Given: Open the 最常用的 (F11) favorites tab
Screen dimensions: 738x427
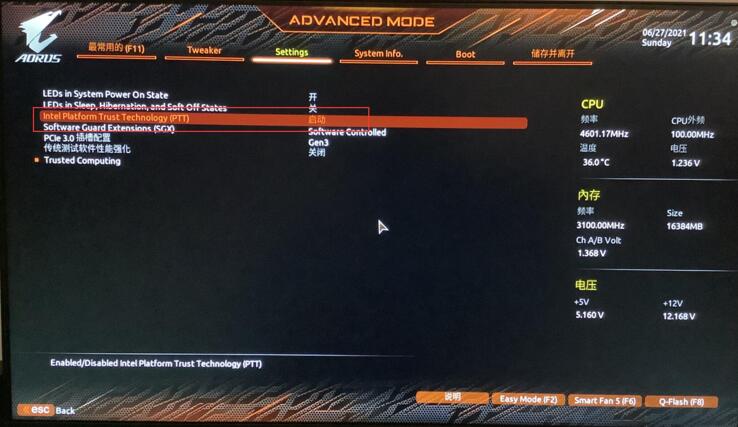Looking at the screenshot, I should 115,49.
